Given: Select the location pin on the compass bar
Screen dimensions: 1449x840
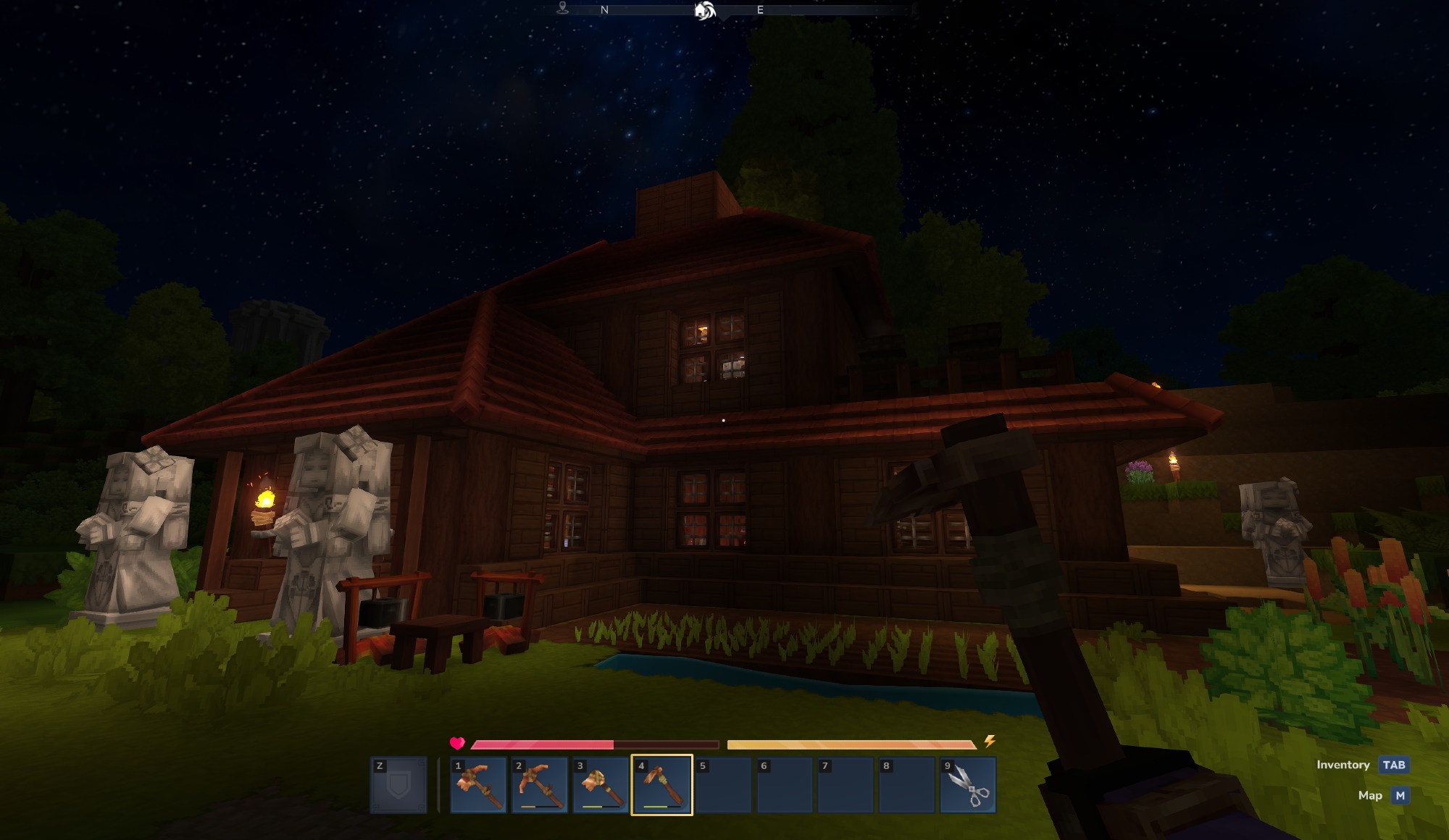Looking at the screenshot, I should point(563,9).
